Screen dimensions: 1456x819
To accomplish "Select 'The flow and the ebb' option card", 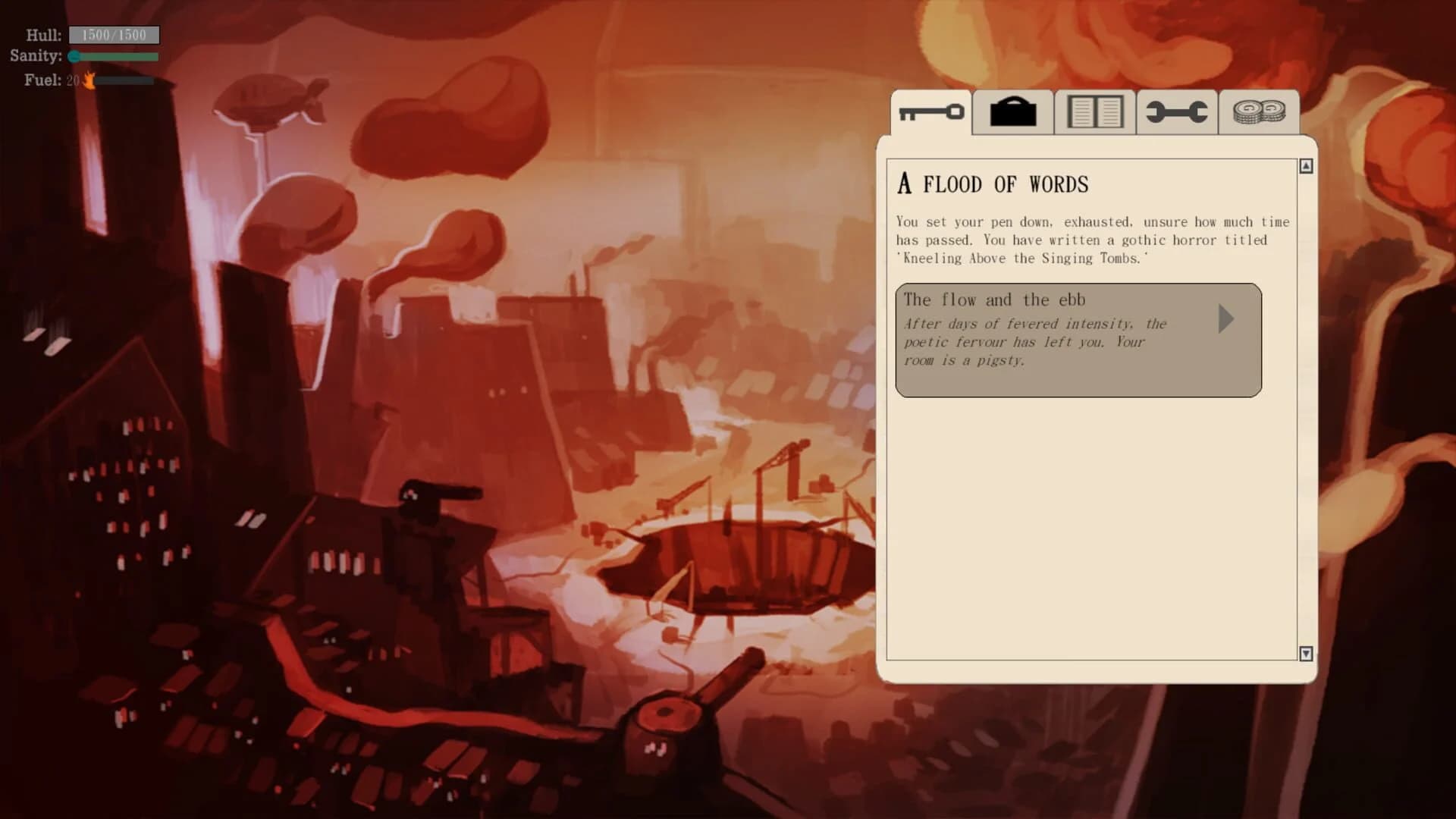I will [x=1062, y=339].
